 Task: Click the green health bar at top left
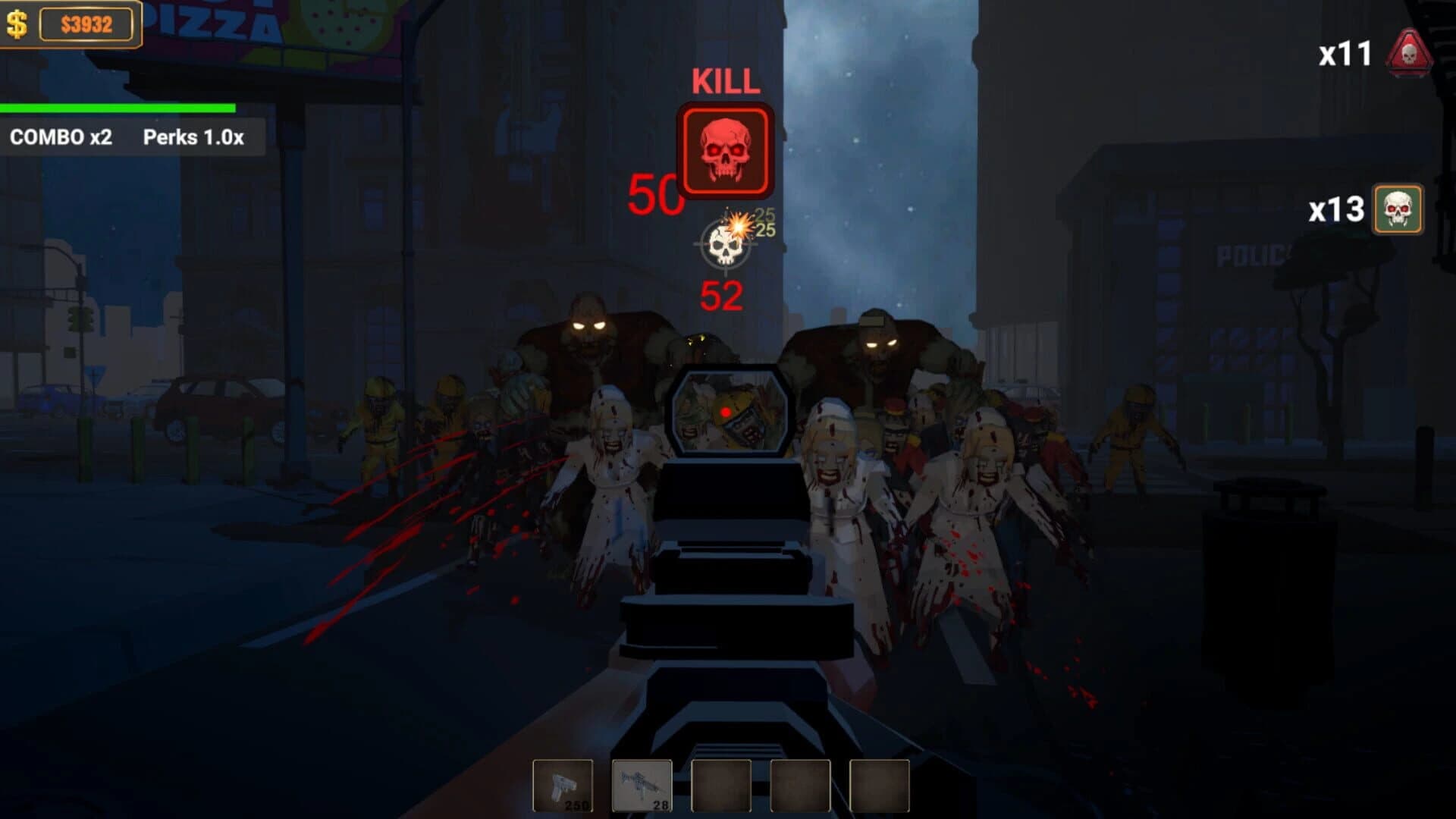(x=118, y=108)
